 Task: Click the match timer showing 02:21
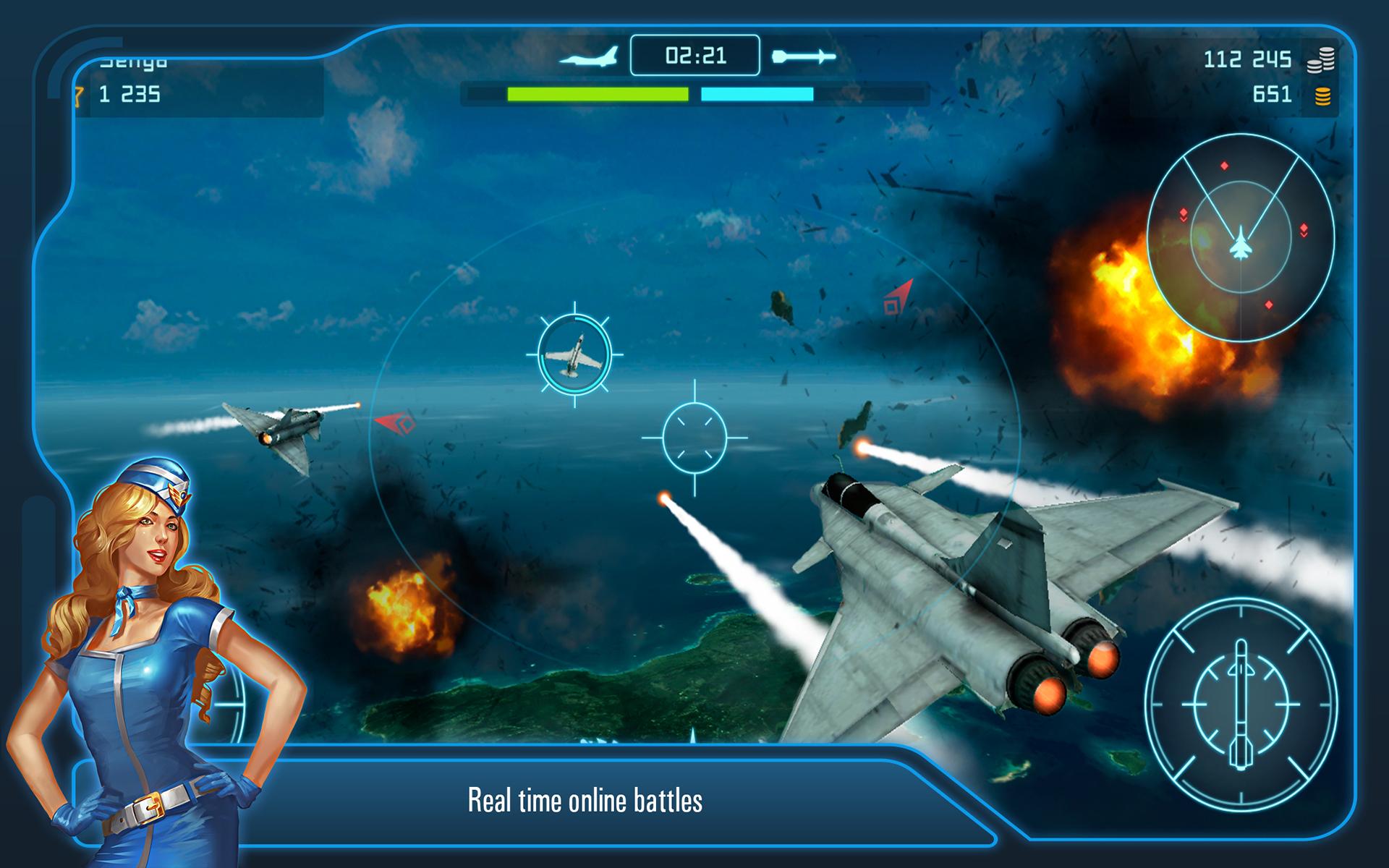695,55
